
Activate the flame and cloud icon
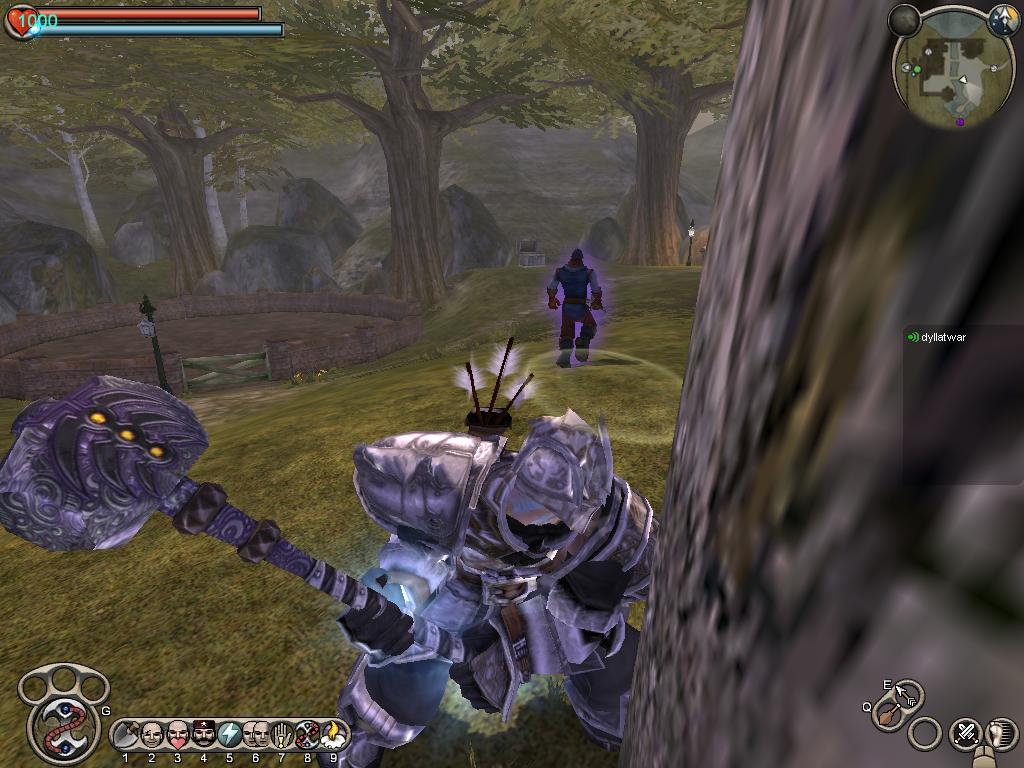point(333,735)
